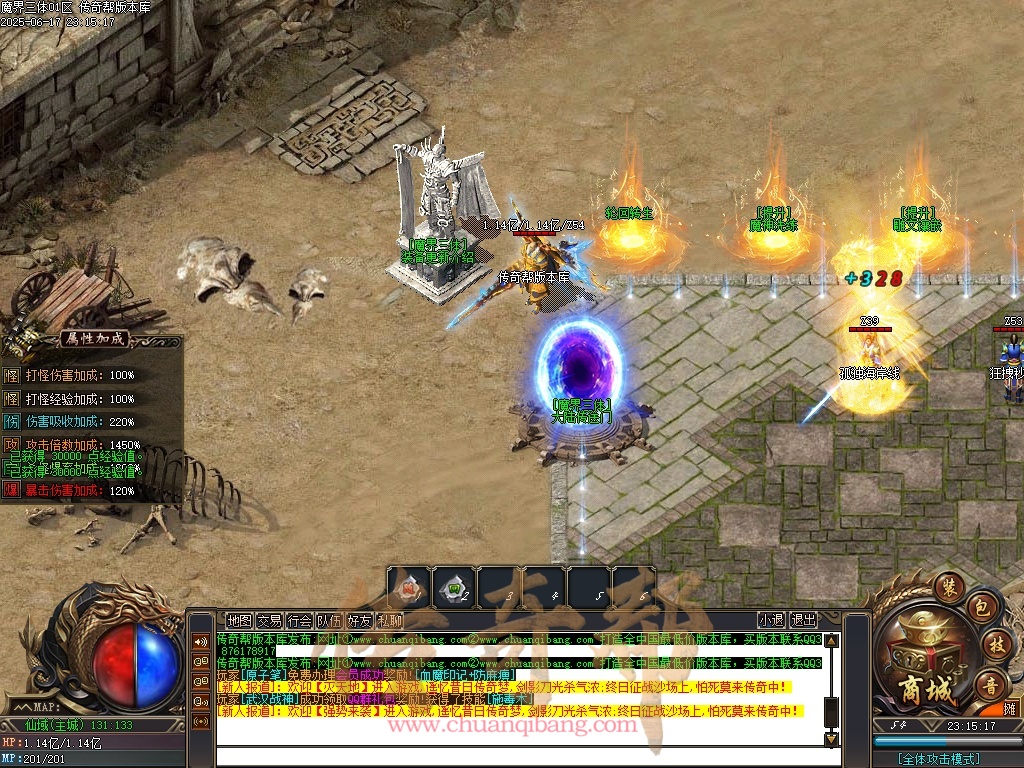
Task: Click the 地图 map button
Action: (239, 620)
